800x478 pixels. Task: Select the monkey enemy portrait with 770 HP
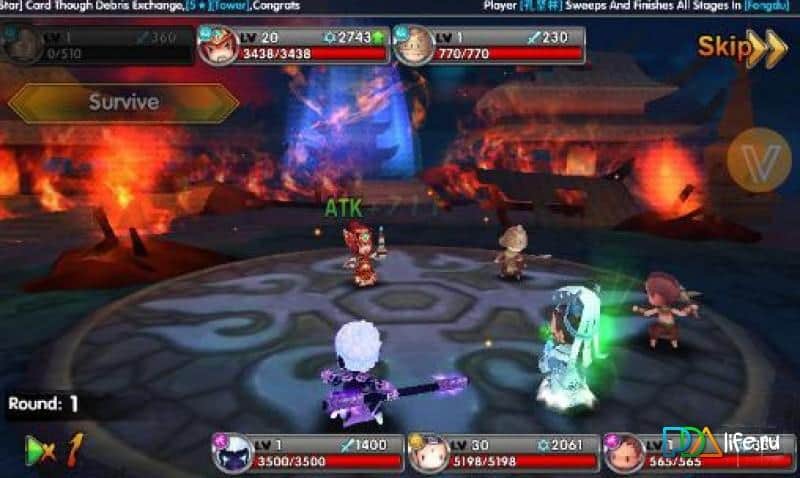point(415,45)
